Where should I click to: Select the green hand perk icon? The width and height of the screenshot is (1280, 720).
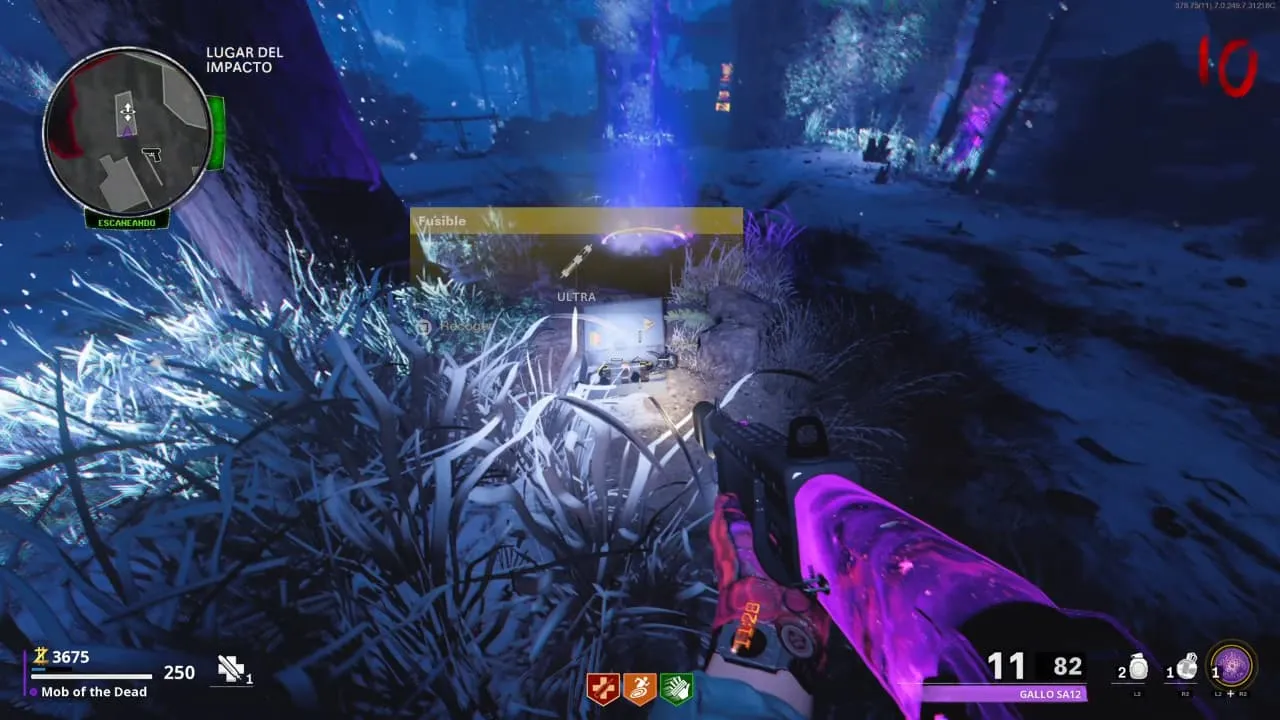click(x=677, y=689)
